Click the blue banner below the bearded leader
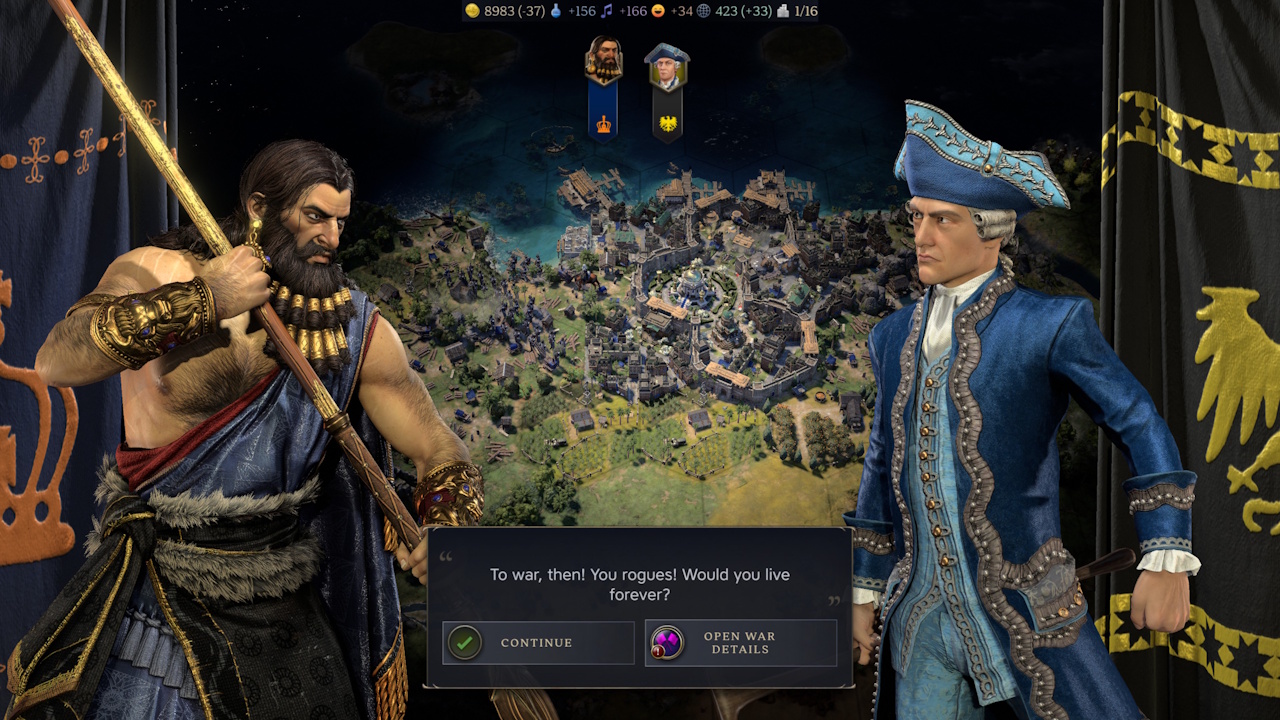Viewport: 1280px width, 720px height. pos(603,105)
